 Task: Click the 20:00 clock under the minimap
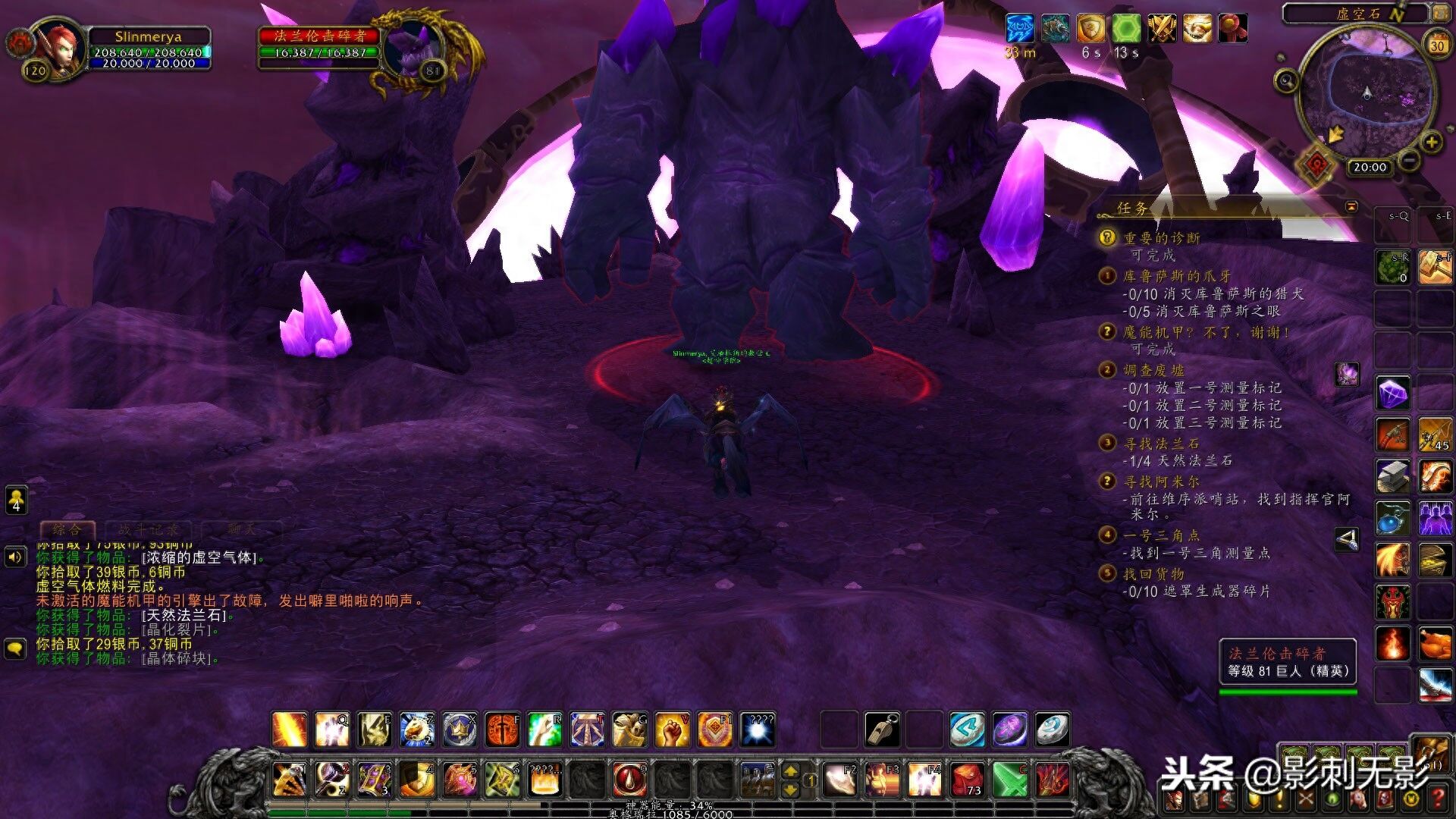click(x=1370, y=167)
